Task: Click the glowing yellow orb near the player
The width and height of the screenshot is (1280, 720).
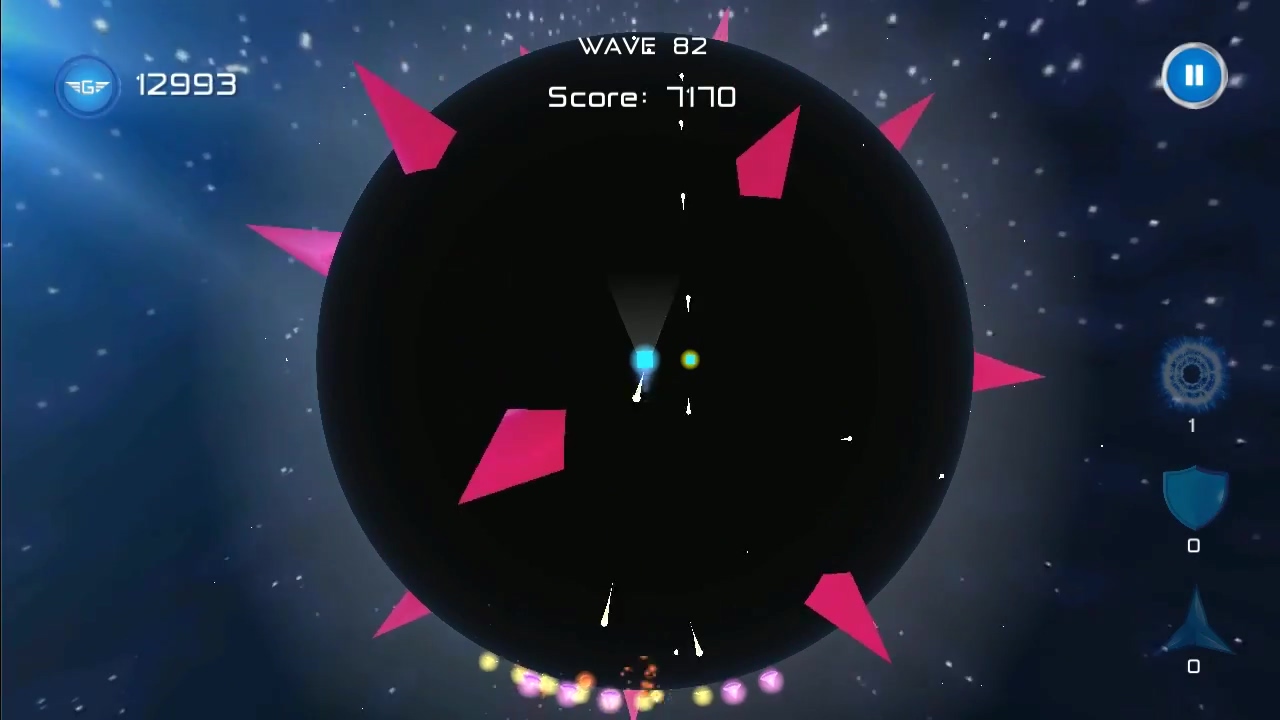Action: [x=690, y=360]
